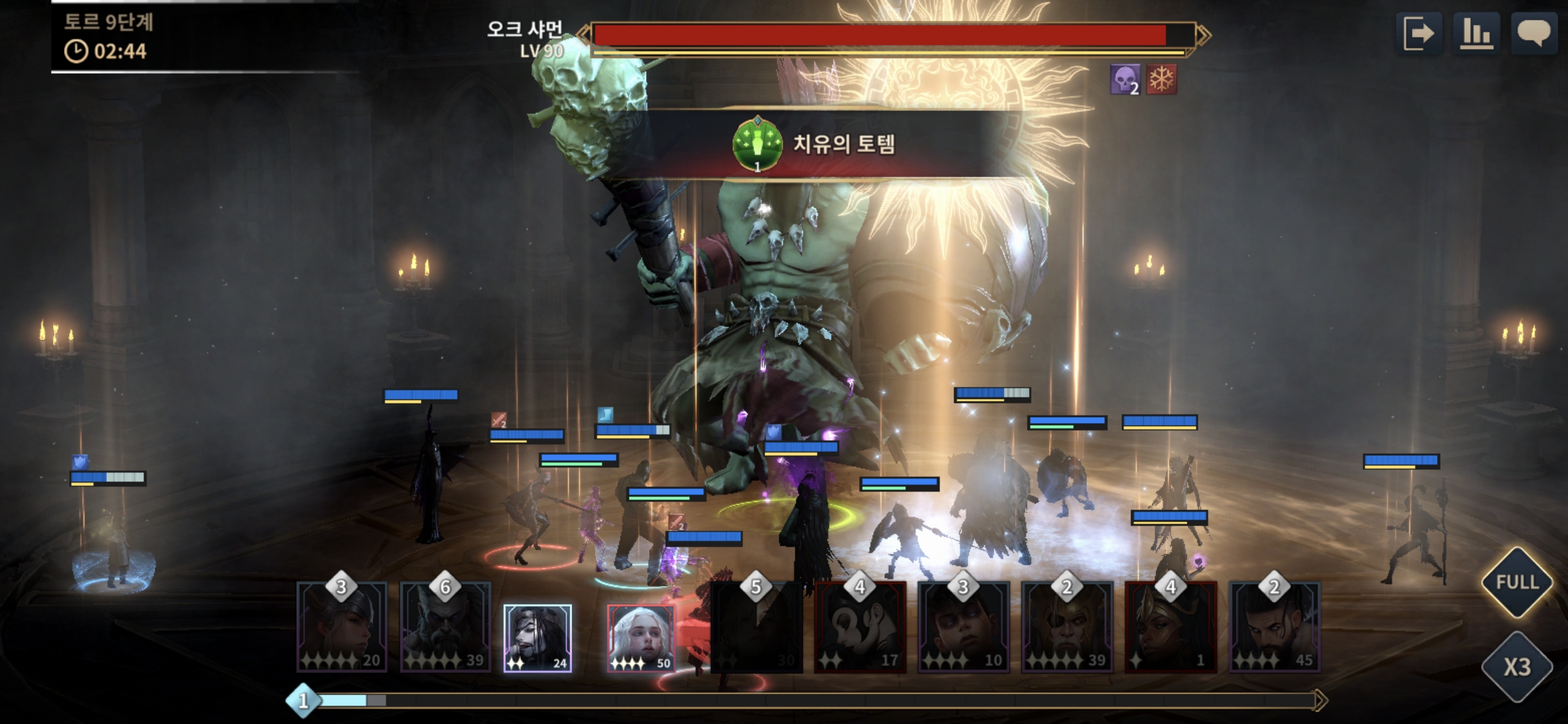
Task: Select the grey-bearded hero card, level 39
Action: click(x=445, y=628)
